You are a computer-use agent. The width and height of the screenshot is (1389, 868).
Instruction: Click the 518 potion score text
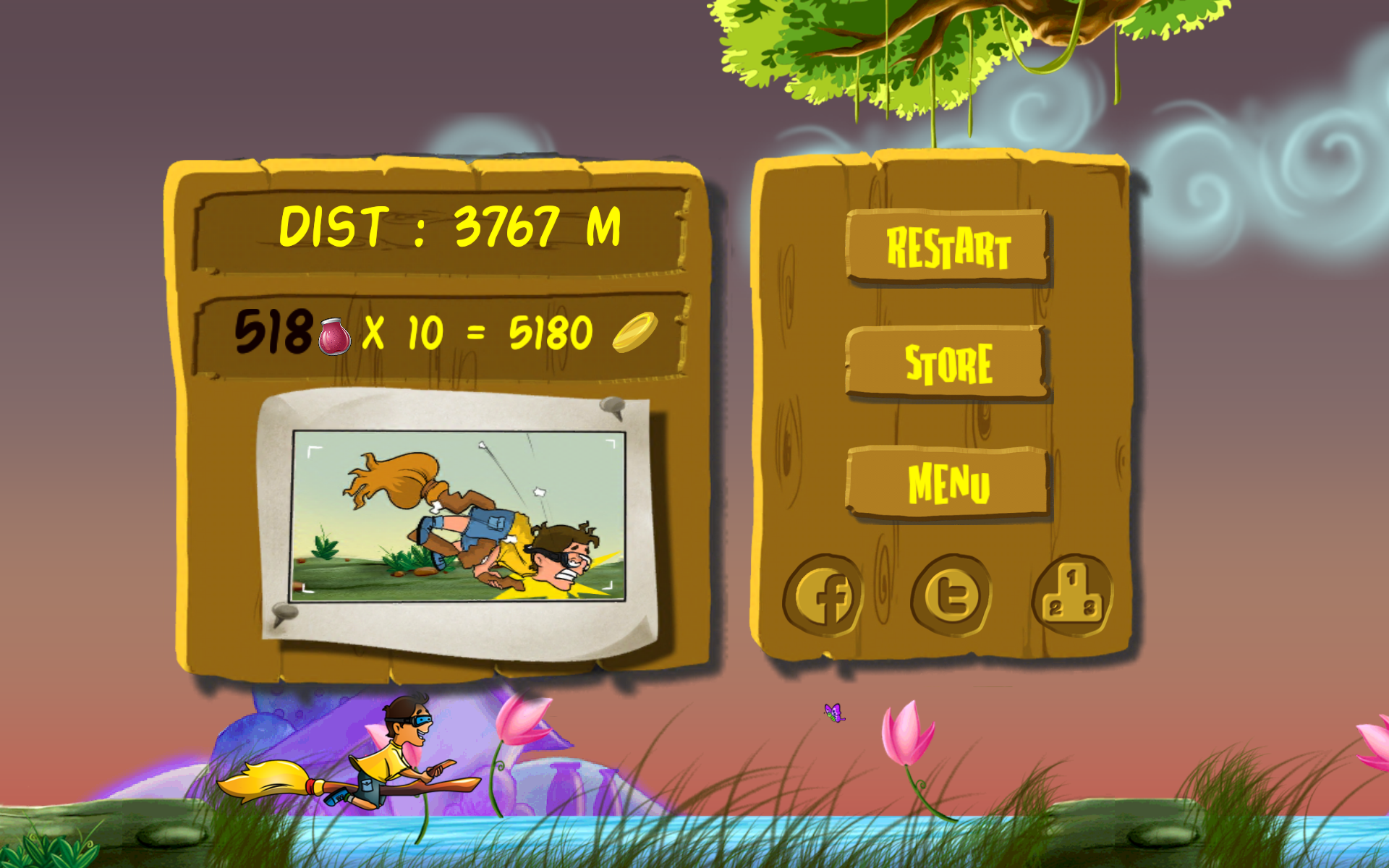click(x=273, y=332)
